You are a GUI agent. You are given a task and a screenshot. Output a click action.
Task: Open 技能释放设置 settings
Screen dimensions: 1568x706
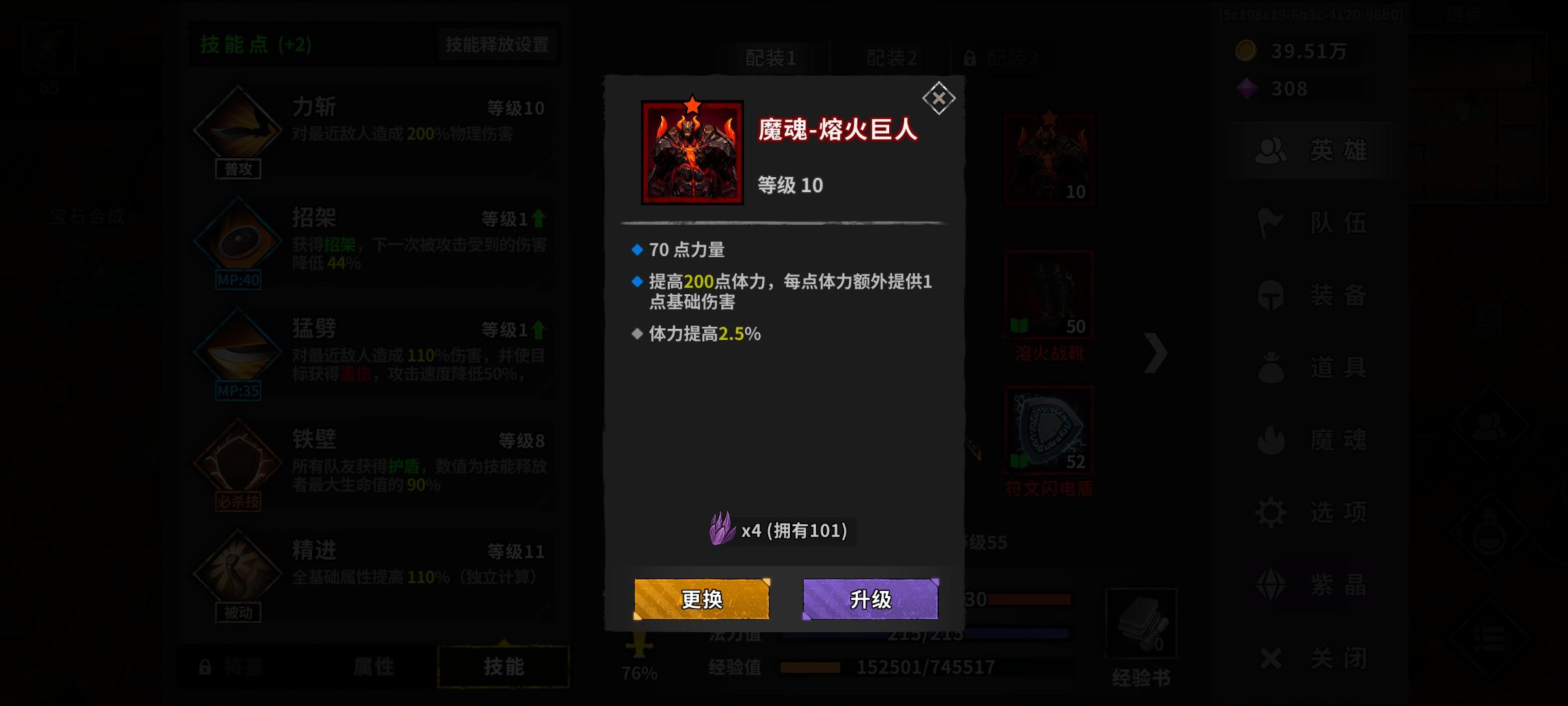click(497, 45)
